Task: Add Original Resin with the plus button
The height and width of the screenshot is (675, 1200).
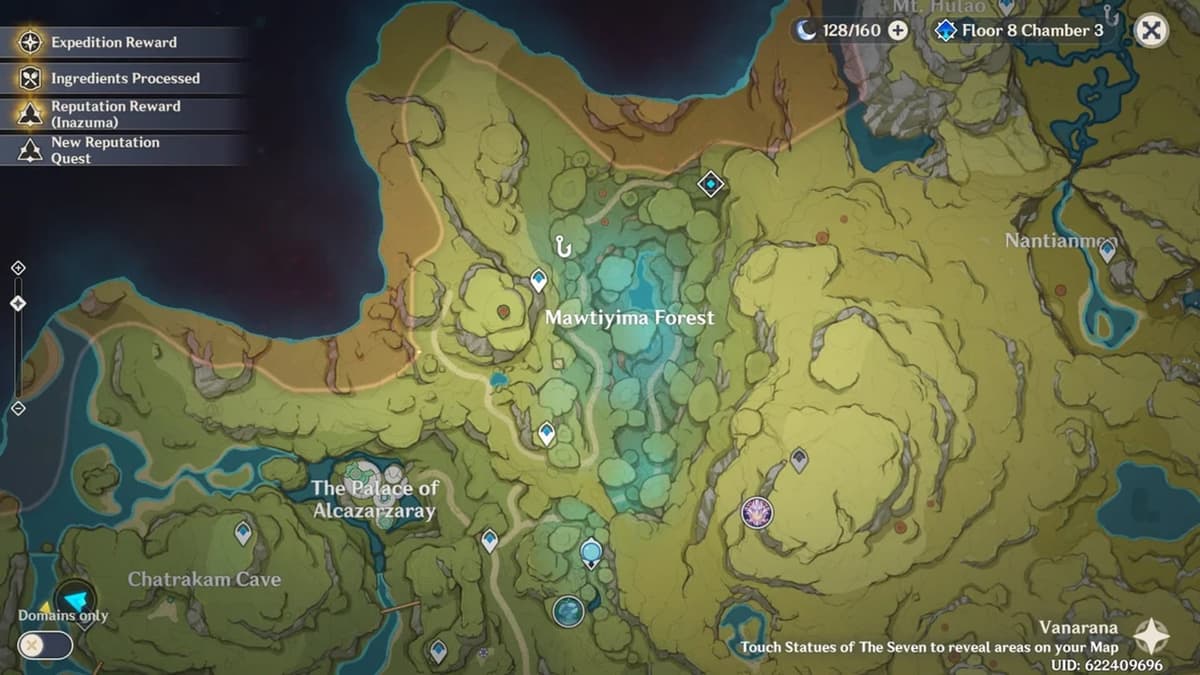Action: [x=897, y=30]
